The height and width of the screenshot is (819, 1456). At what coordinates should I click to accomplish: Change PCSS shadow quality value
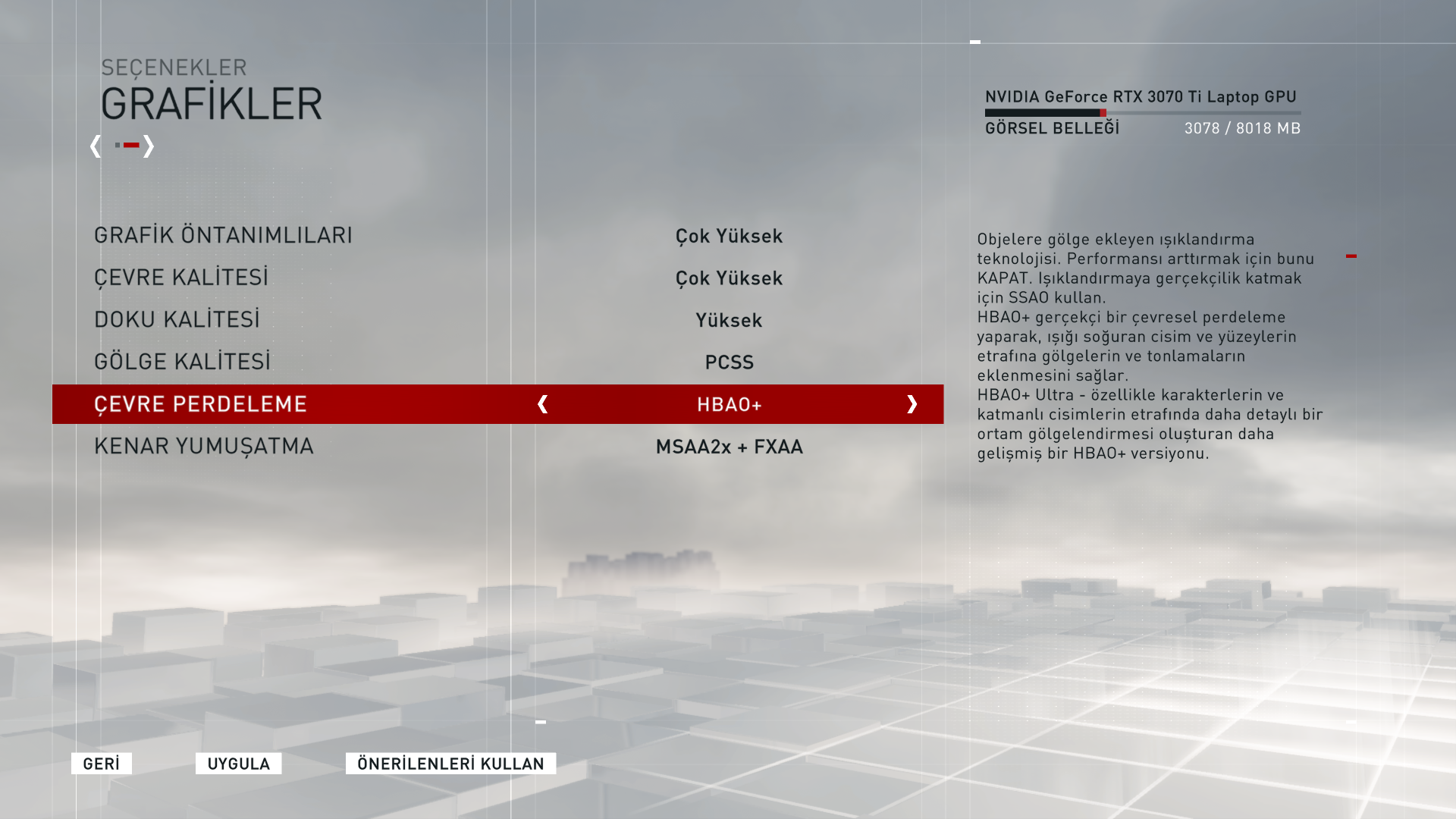coord(728,362)
